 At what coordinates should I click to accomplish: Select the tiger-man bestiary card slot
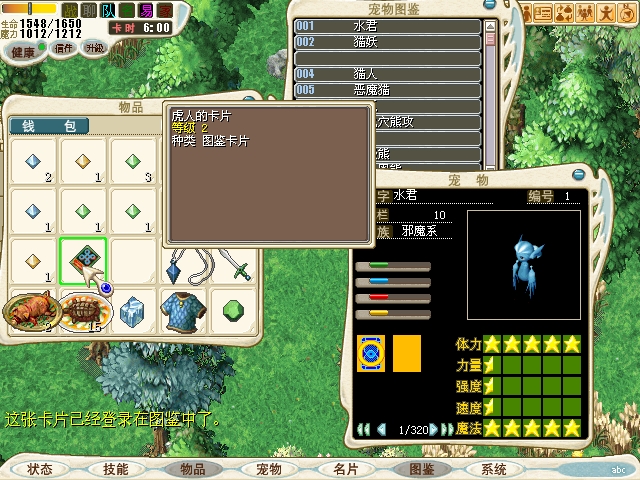[83, 262]
